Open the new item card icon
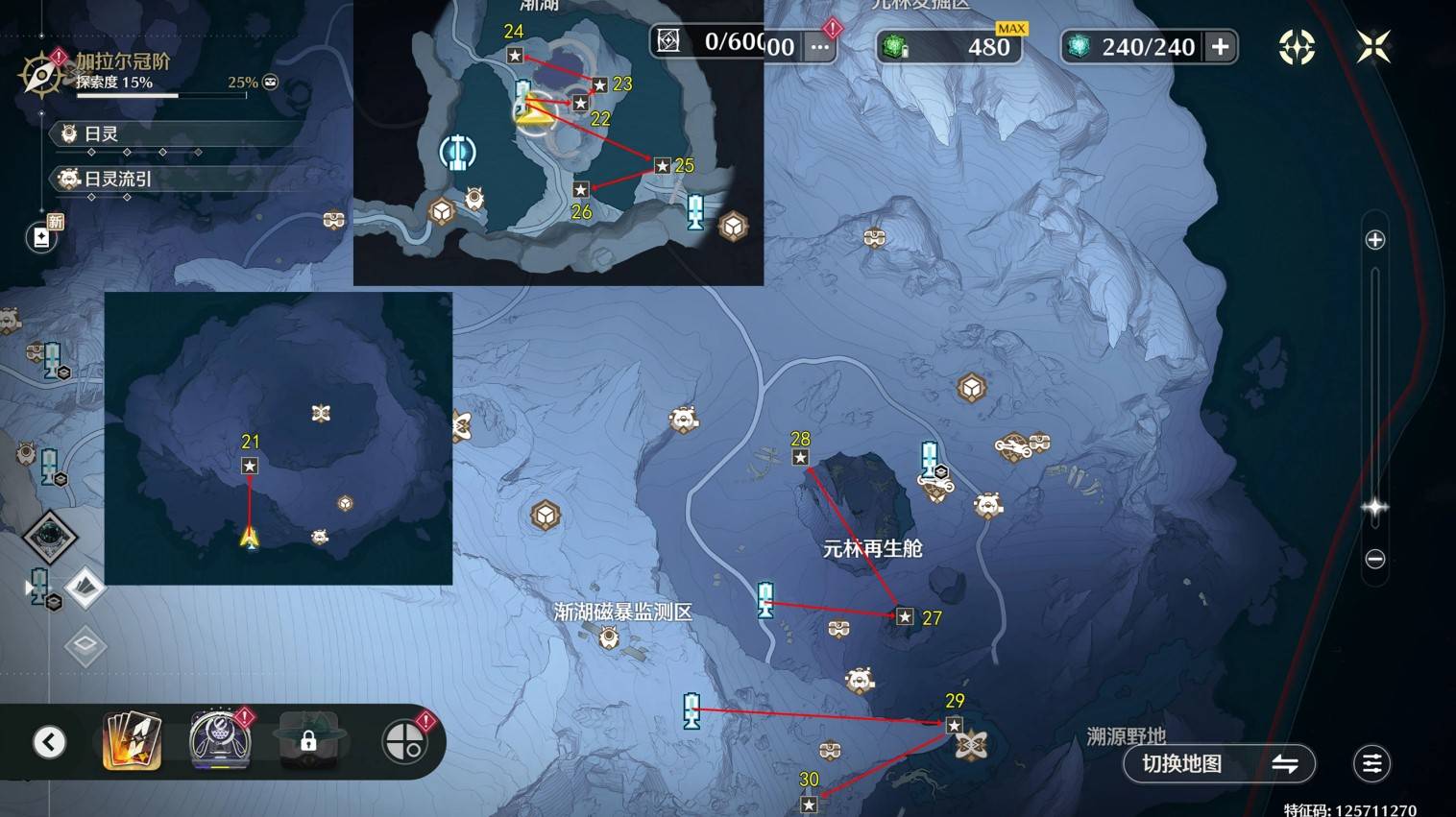 coord(41,236)
